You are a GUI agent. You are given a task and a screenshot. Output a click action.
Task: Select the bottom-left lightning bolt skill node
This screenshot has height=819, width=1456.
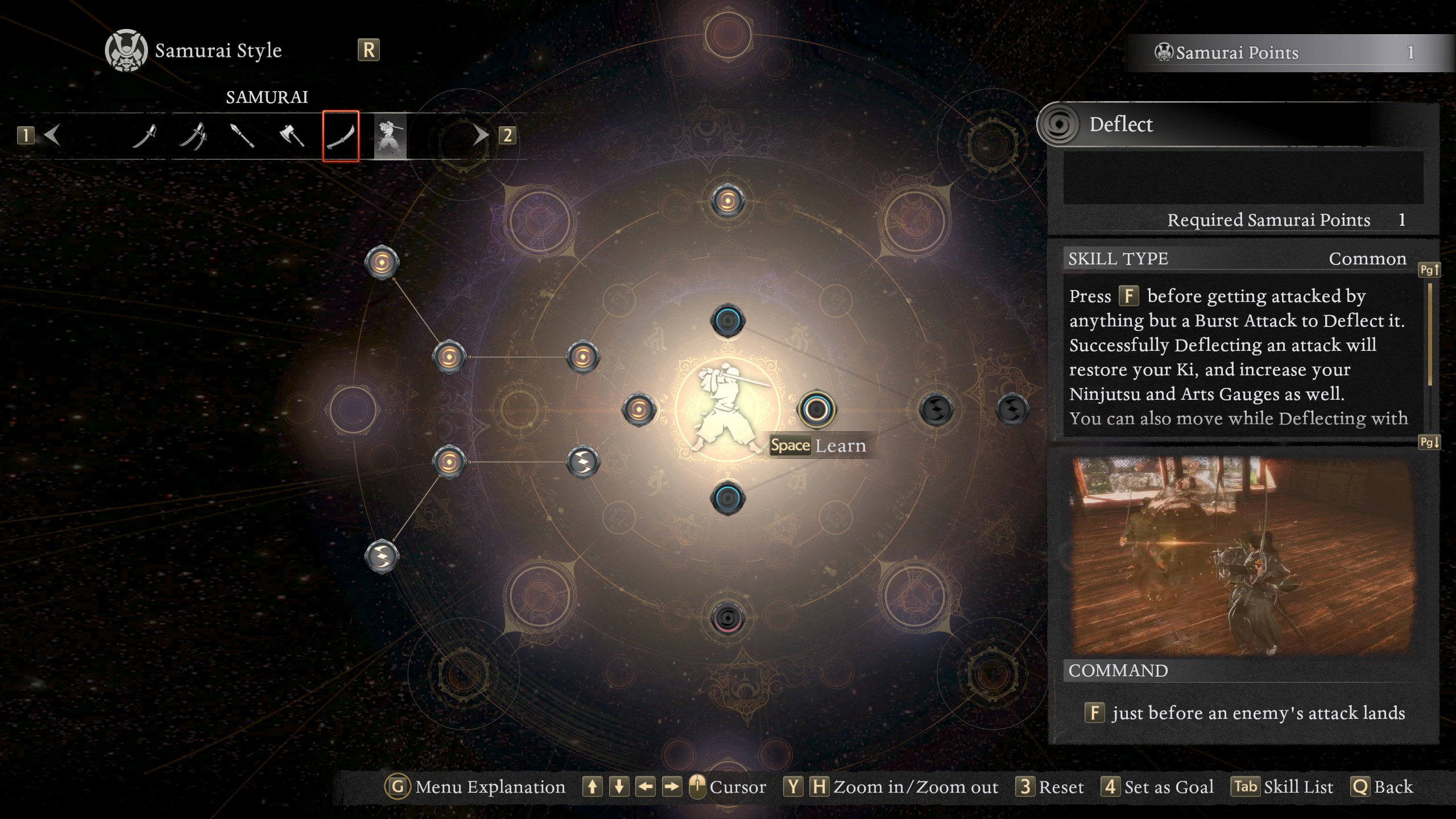point(382,556)
